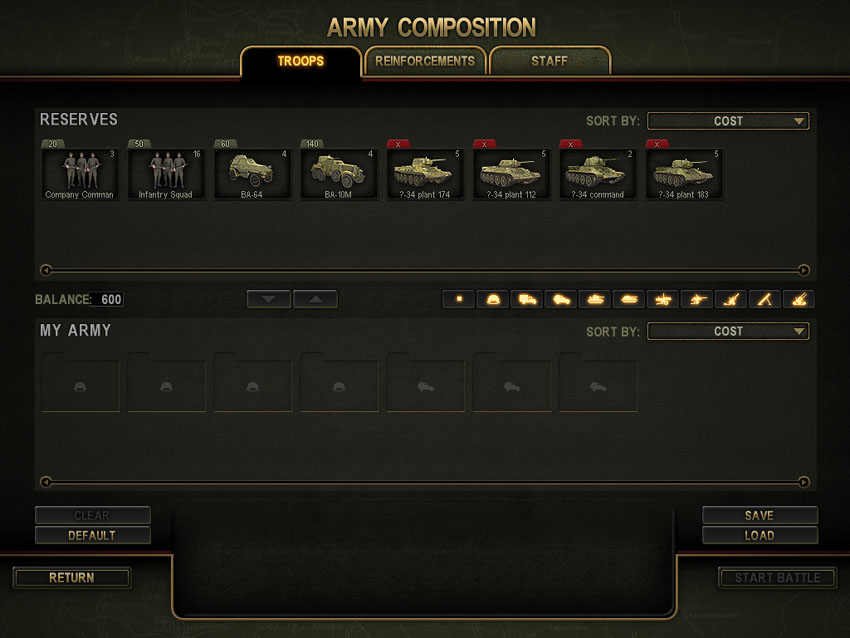Pick the BA-64 armored car card
Screen dimensions: 850x638
coord(252,173)
